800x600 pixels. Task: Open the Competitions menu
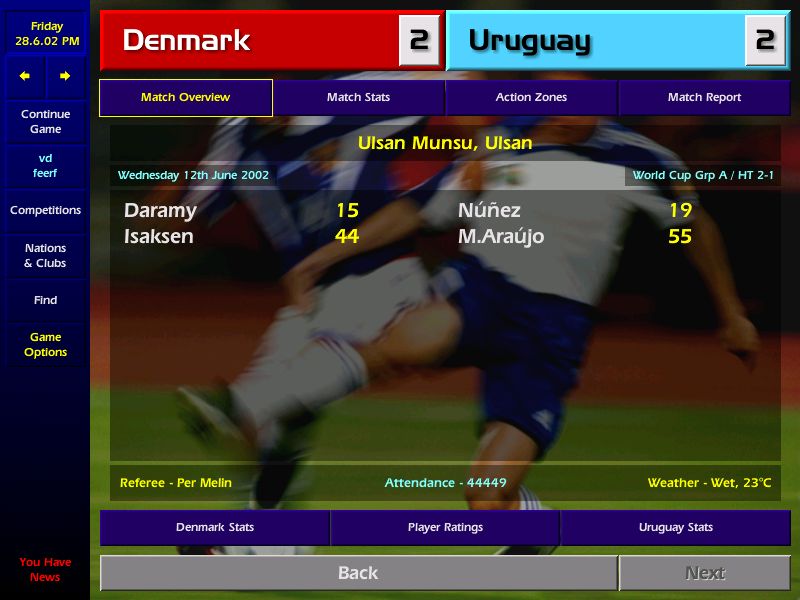tap(45, 210)
